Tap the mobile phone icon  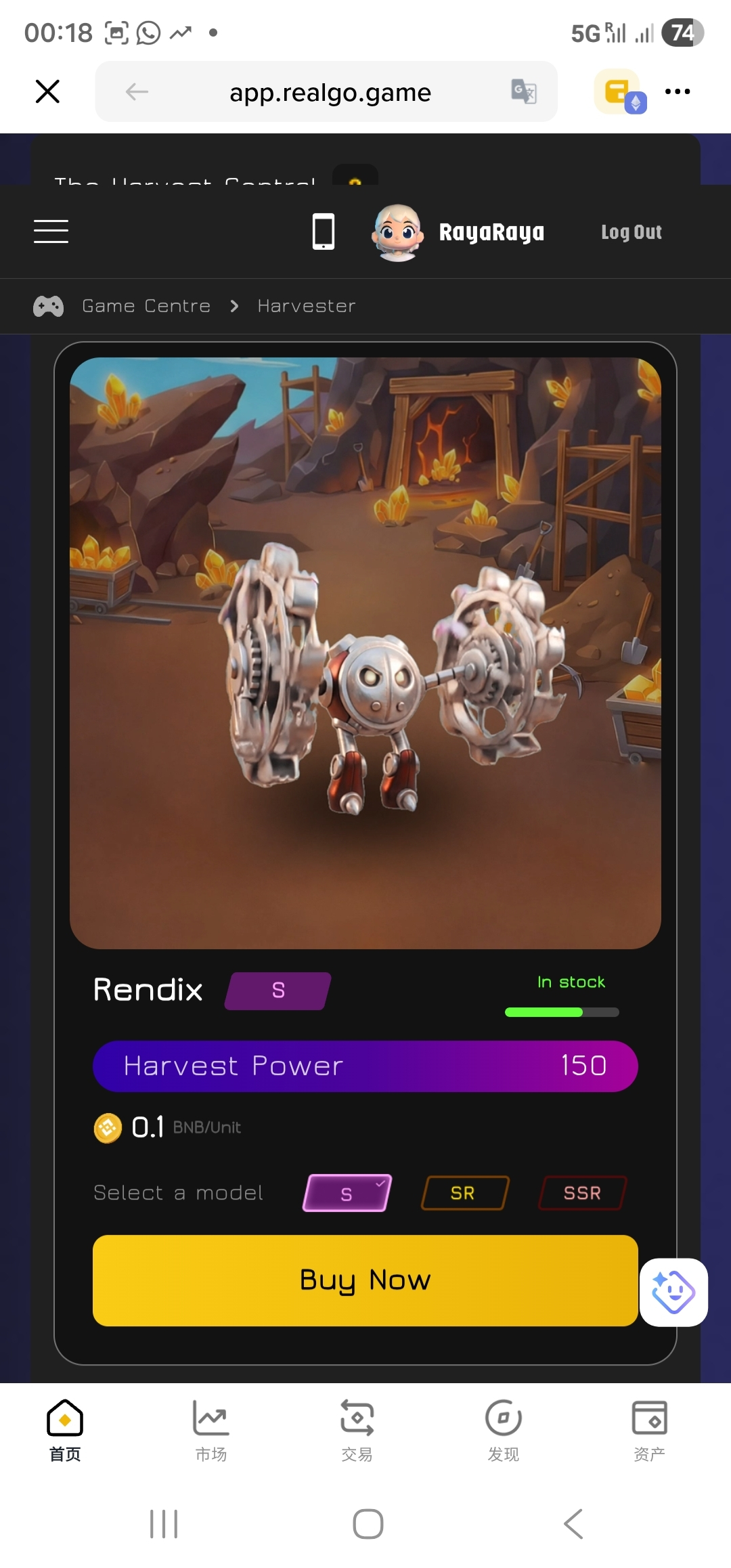point(323,232)
